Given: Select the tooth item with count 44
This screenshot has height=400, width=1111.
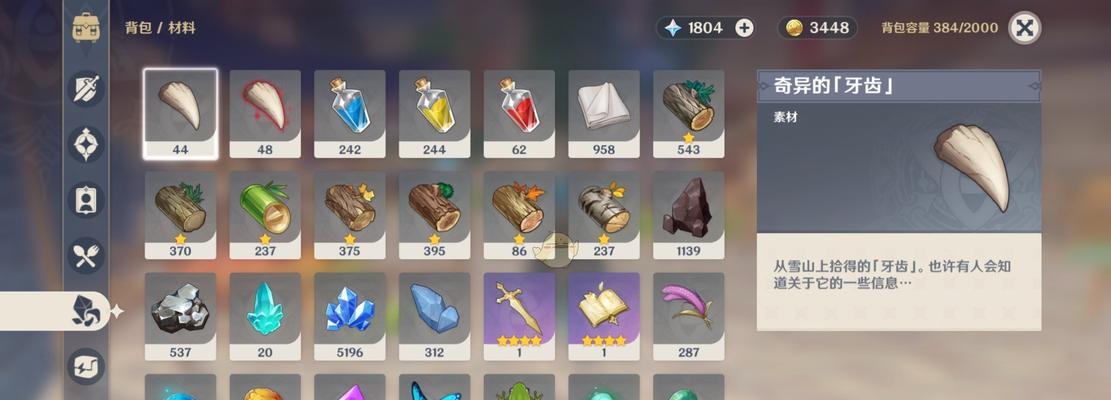Looking at the screenshot, I should point(180,107).
